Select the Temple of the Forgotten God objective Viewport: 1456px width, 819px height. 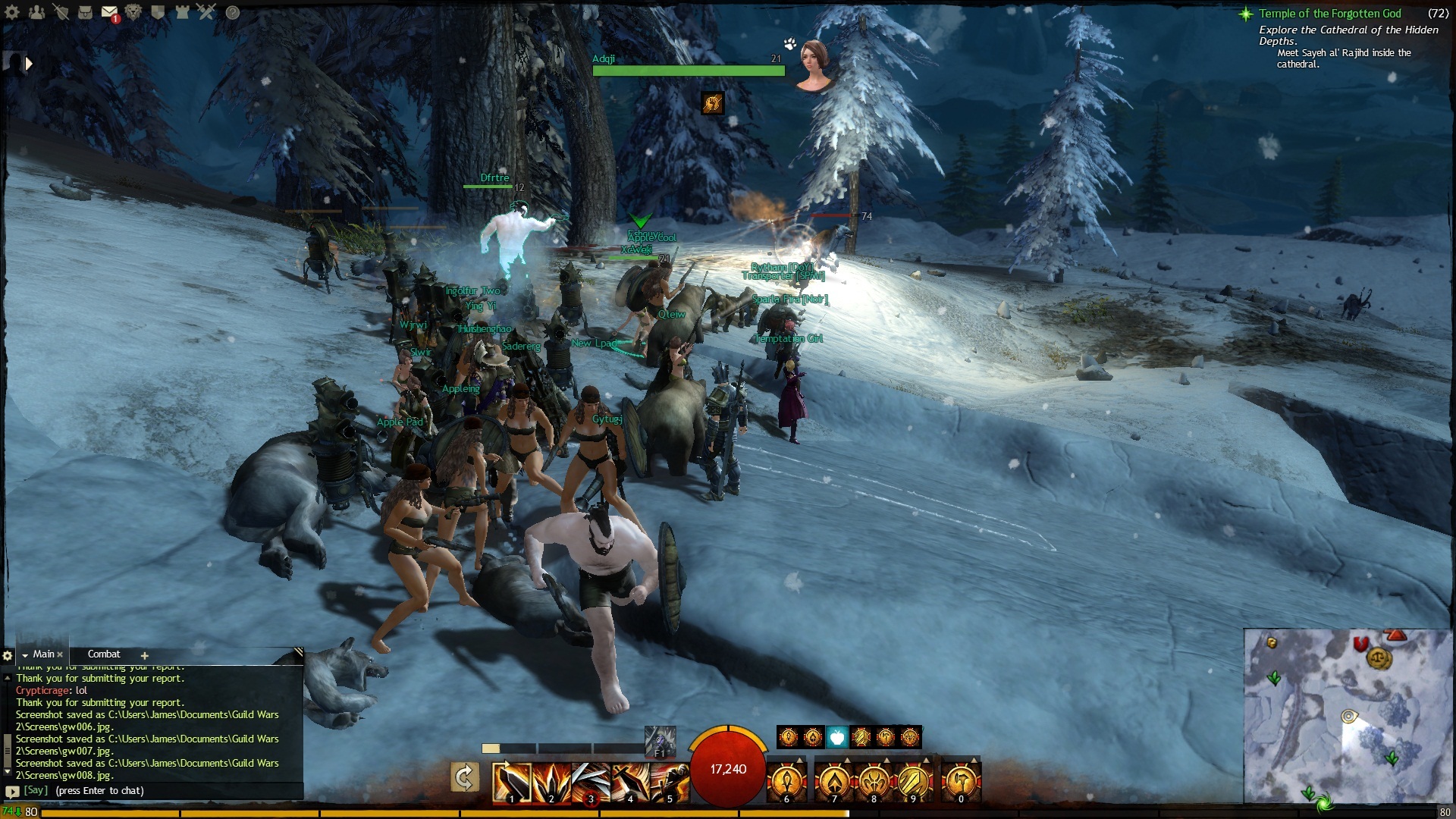pyautogui.click(x=1329, y=14)
